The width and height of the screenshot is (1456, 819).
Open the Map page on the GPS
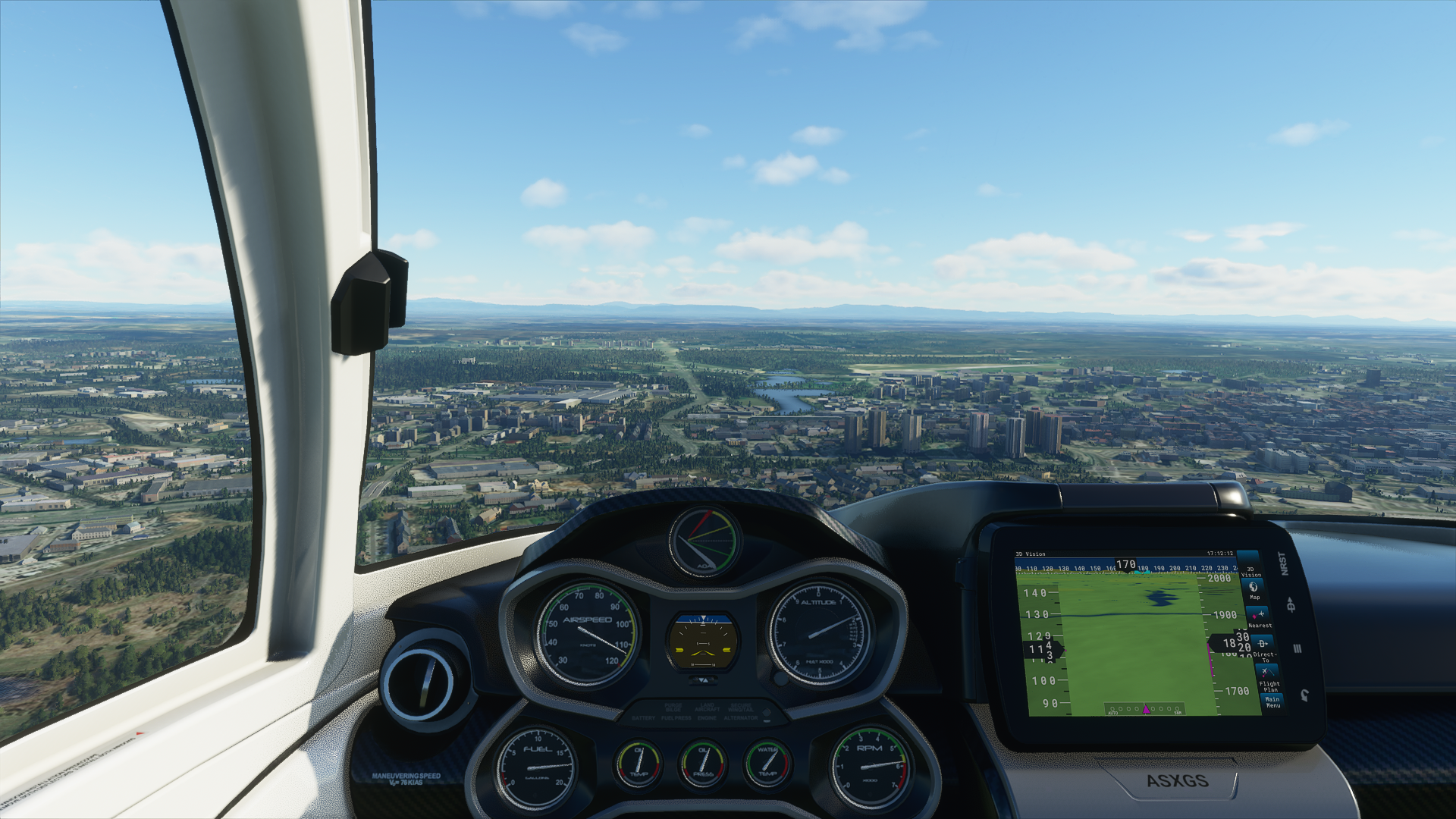pos(1254,589)
